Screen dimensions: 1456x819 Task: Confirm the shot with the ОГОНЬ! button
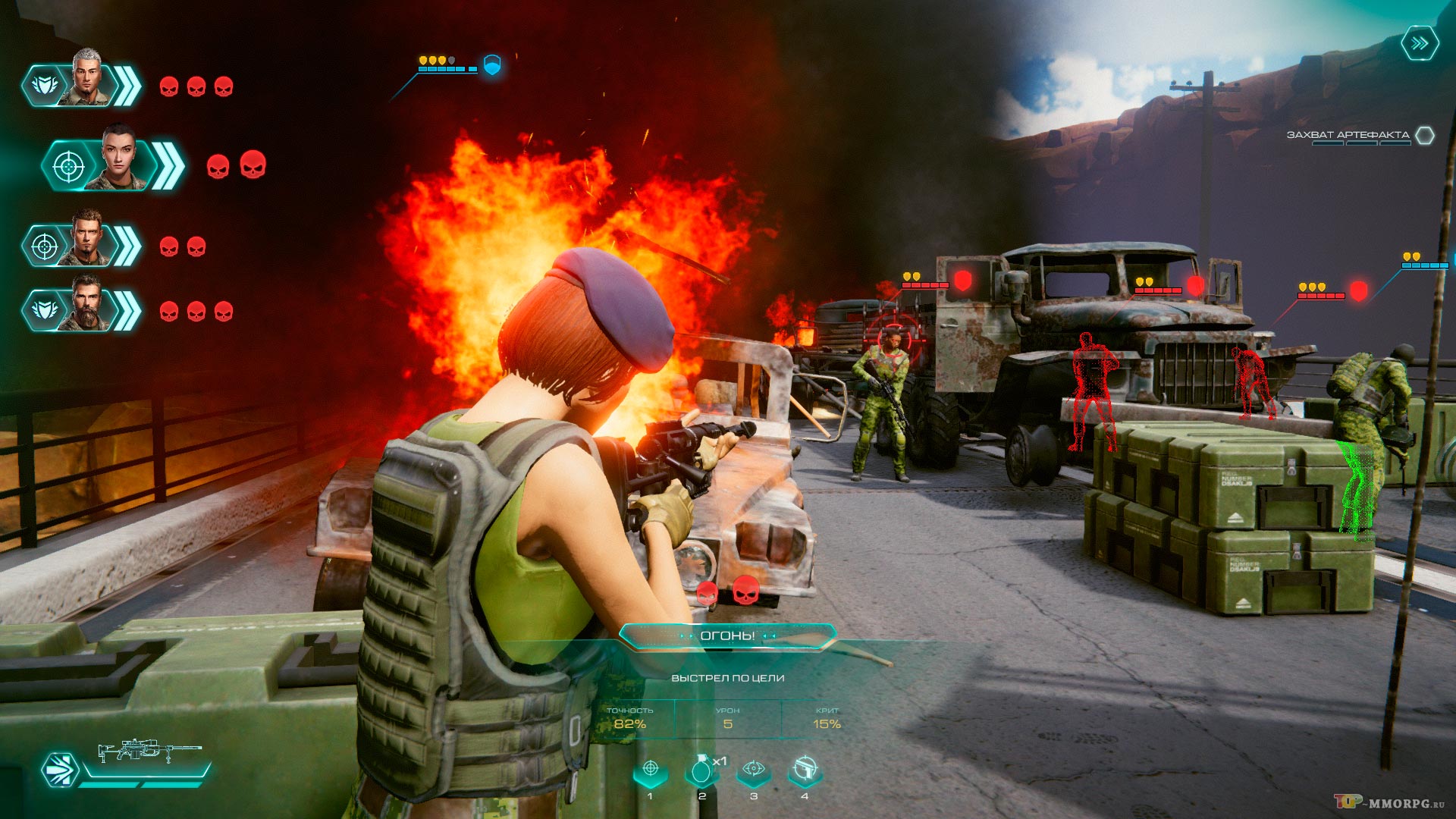[727, 635]
